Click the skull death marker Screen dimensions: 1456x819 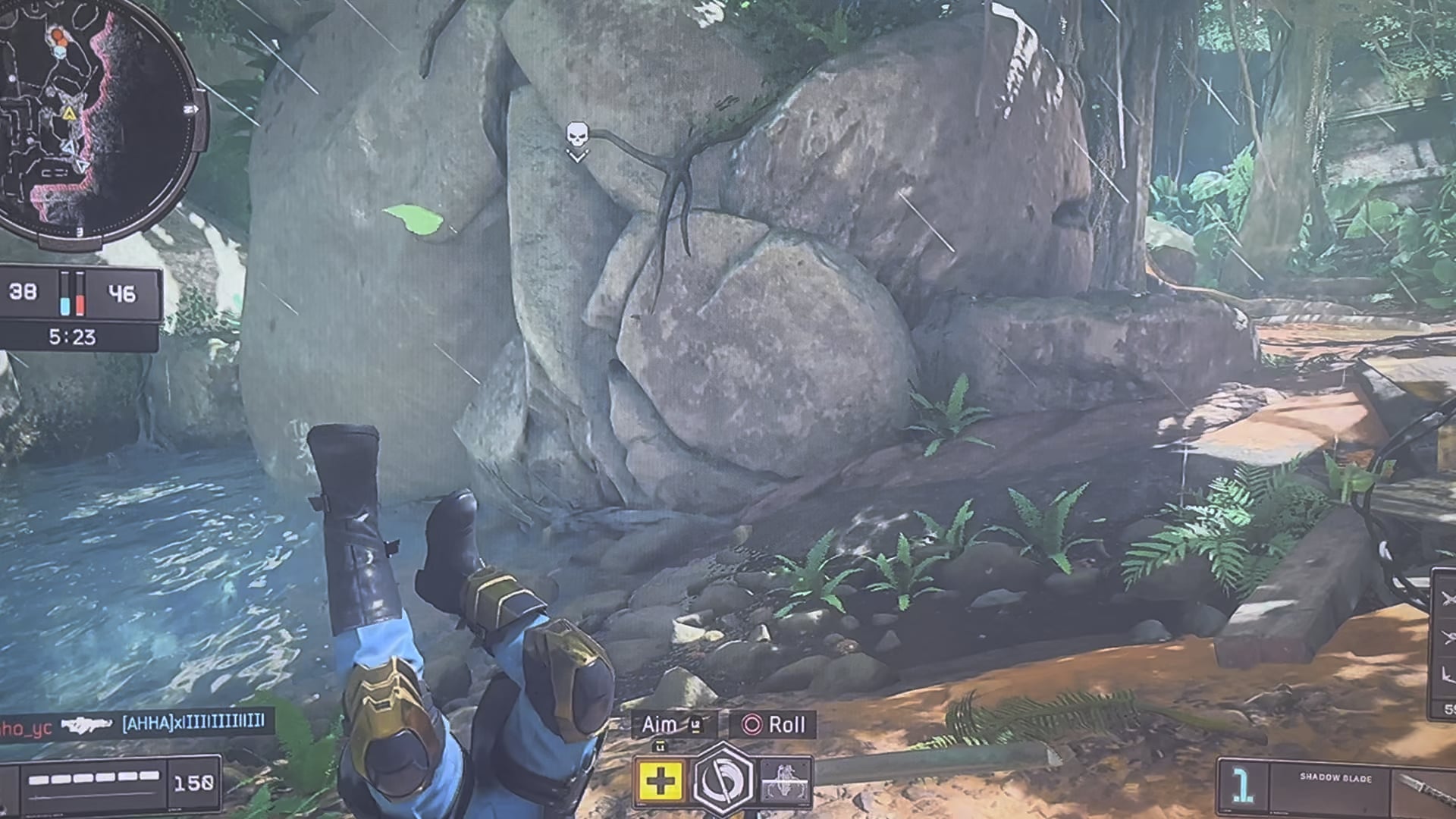(x=576, y=136)
